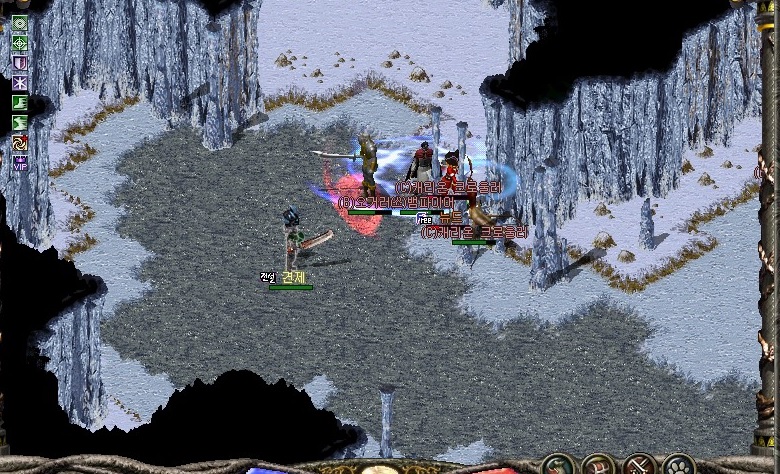Viewport: 780px width, 474px height.
Task: Activate the purple starburst skill icon
Action: pos(20,82)
